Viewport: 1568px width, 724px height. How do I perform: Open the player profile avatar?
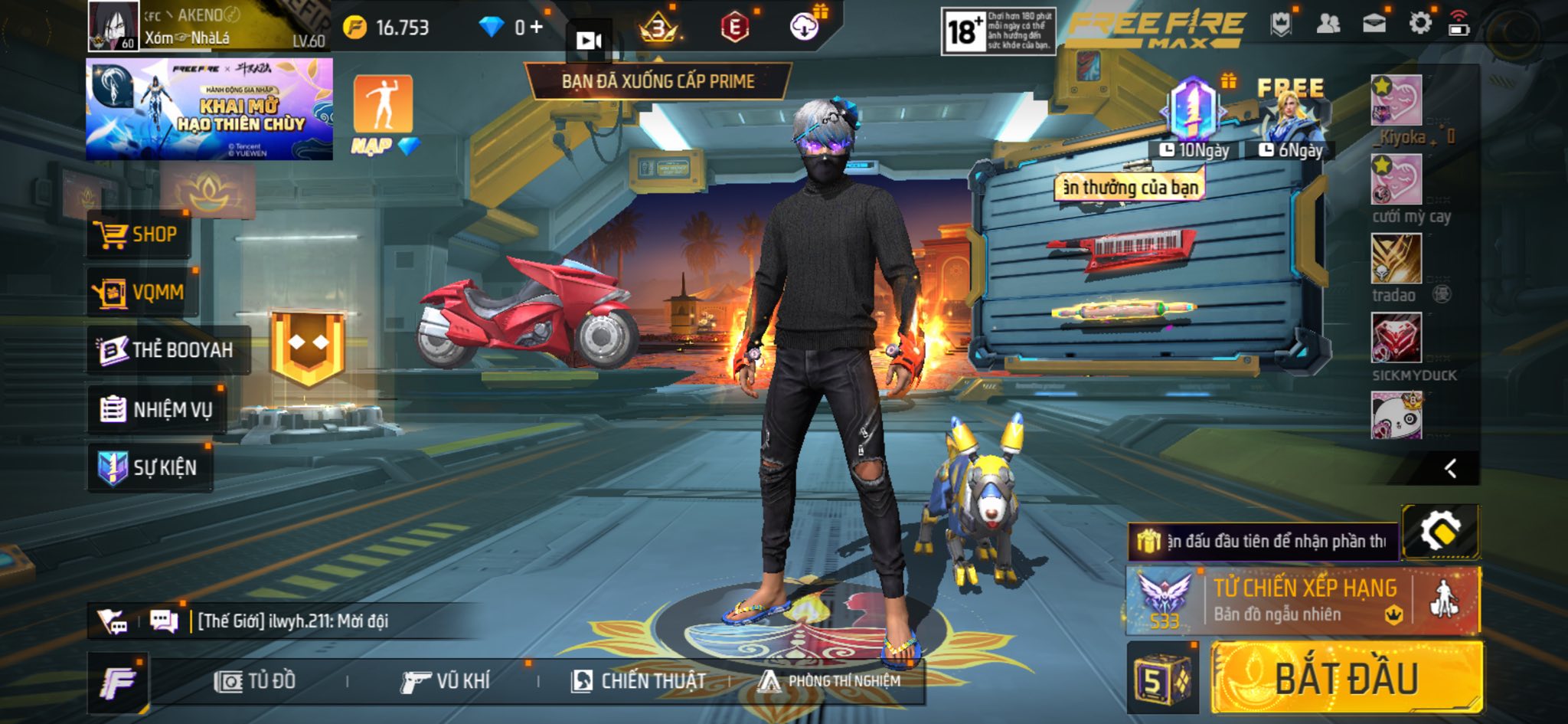(113, 25)
